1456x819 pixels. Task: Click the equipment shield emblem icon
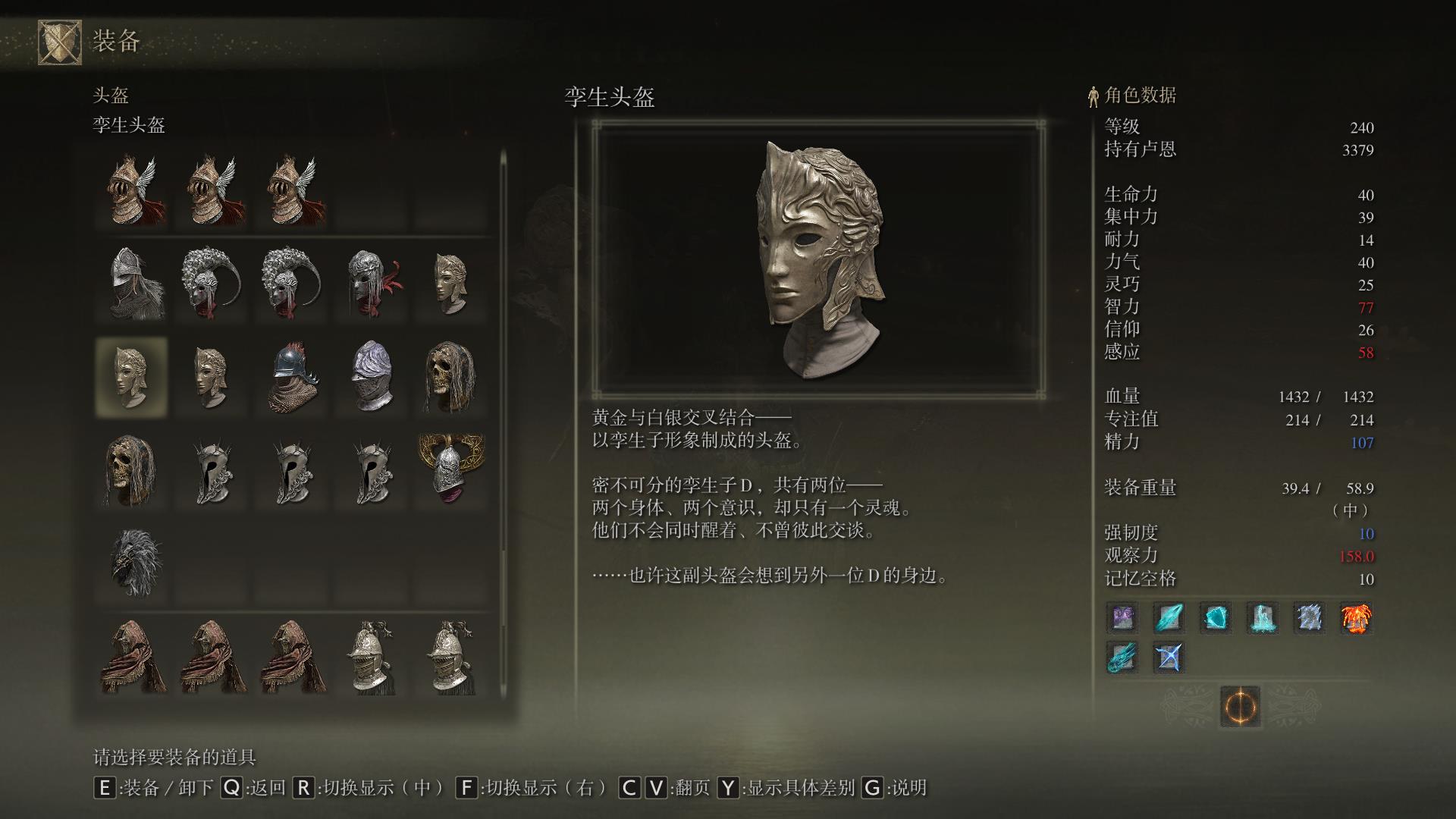(60, 42)
